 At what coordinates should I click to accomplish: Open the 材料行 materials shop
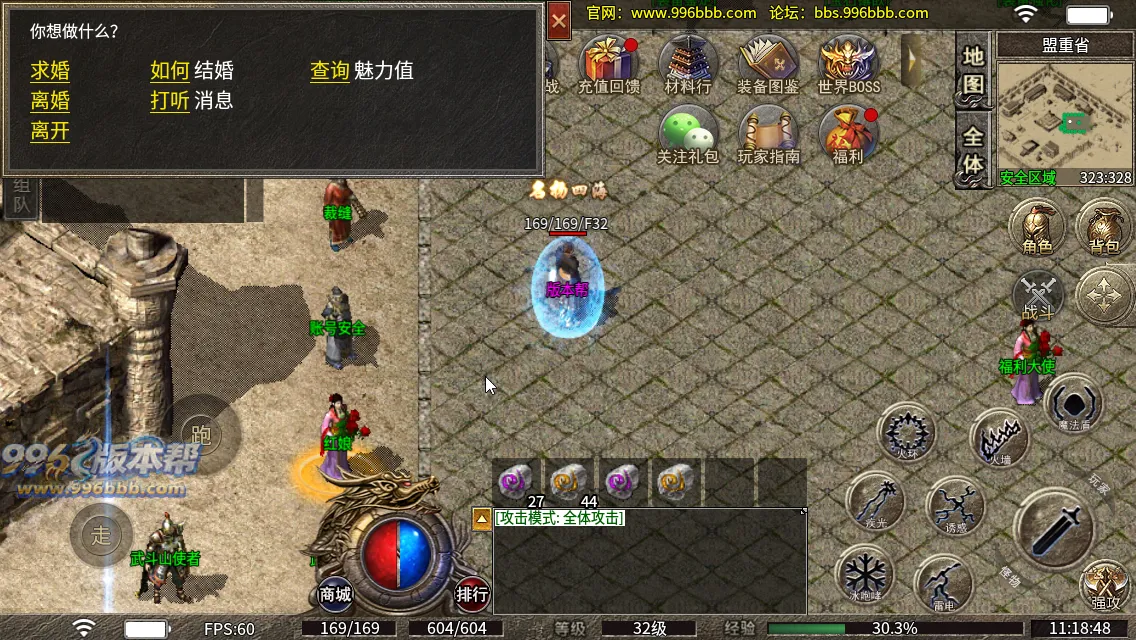pos(688,63)
